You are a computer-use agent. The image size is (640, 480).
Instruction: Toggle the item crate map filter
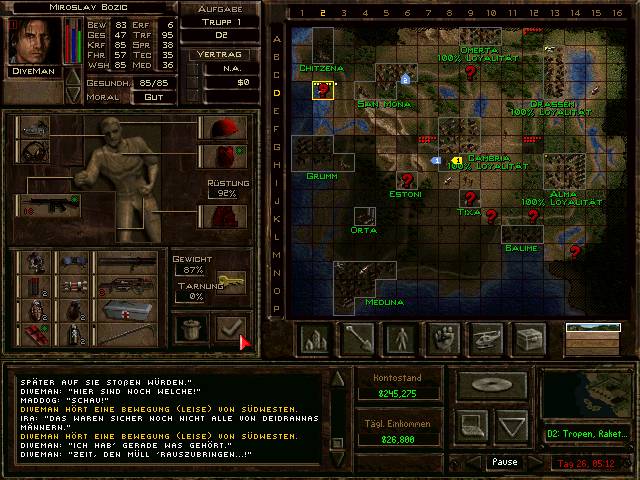coord(530,340)
